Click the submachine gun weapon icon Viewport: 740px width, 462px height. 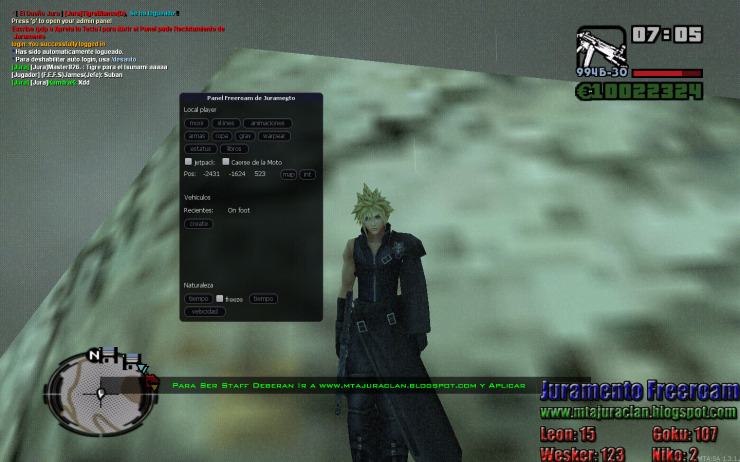coord(598,45)
